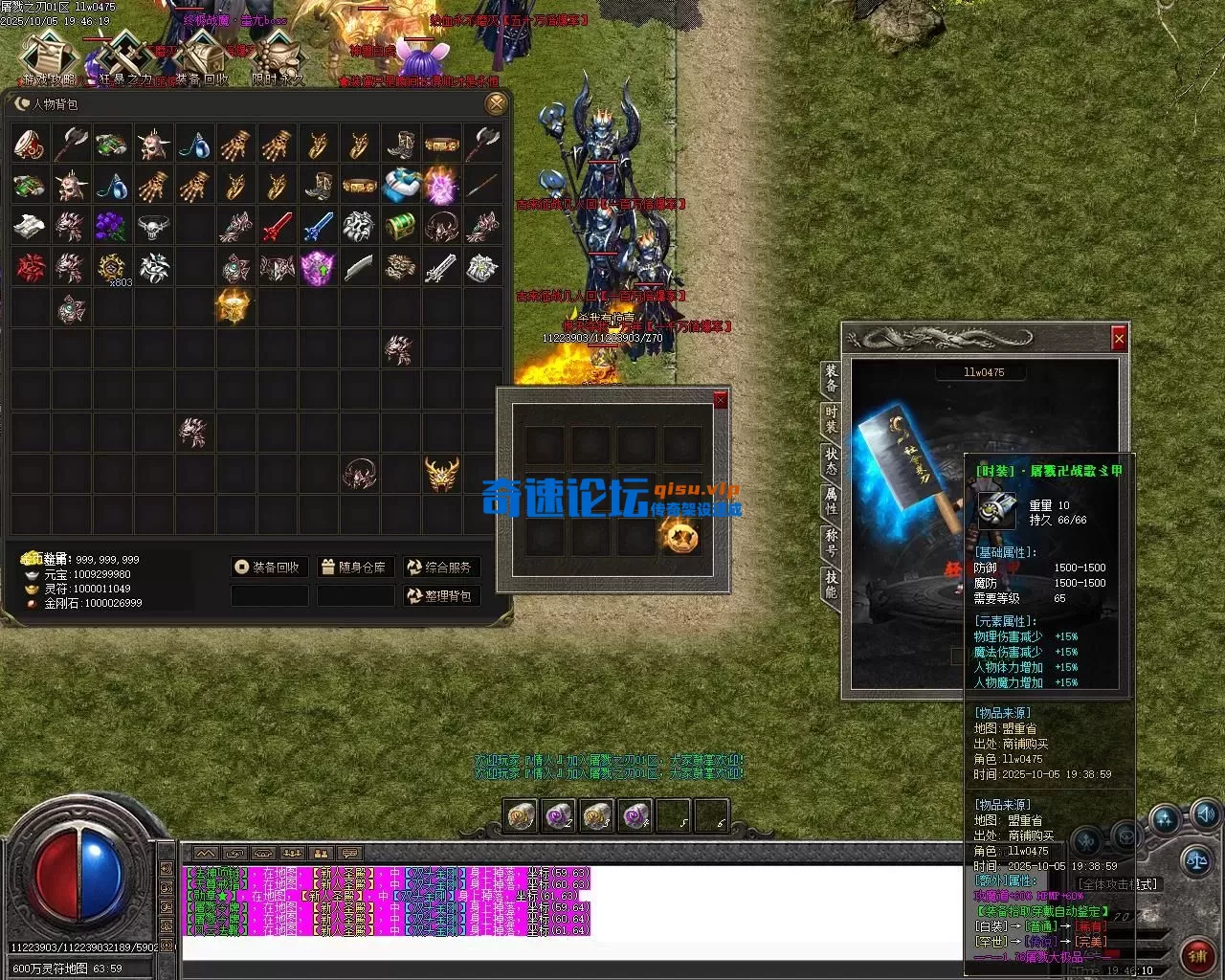Toggle the sound speaker icon
Screen dimensions: 1225x980
click(1205, 815)
